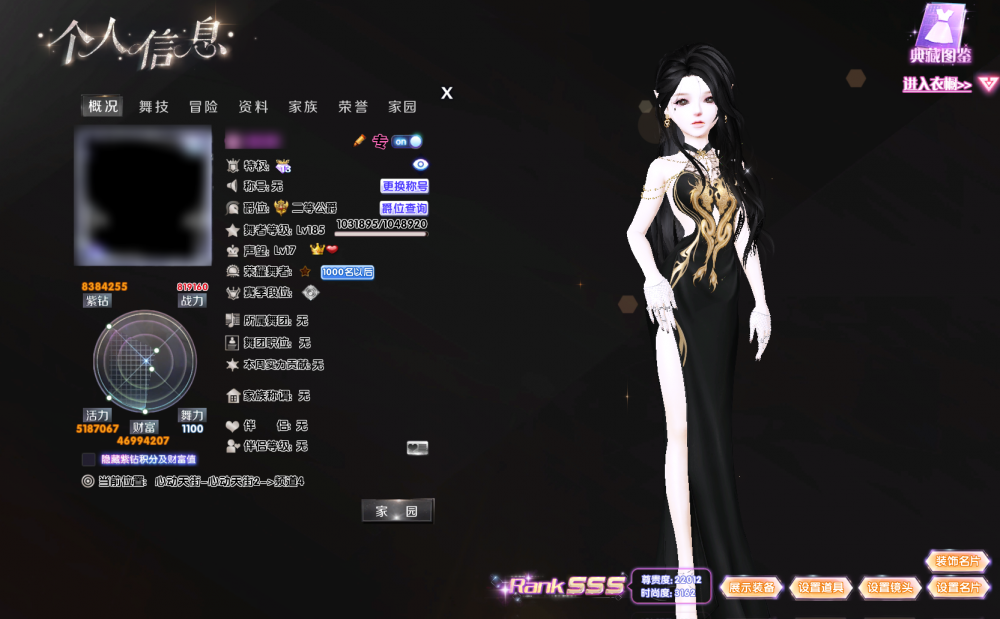Click the 1000名以后 ranking button
The height and width of the screenshot is (619, 1000).
click(x=347, y=272)
